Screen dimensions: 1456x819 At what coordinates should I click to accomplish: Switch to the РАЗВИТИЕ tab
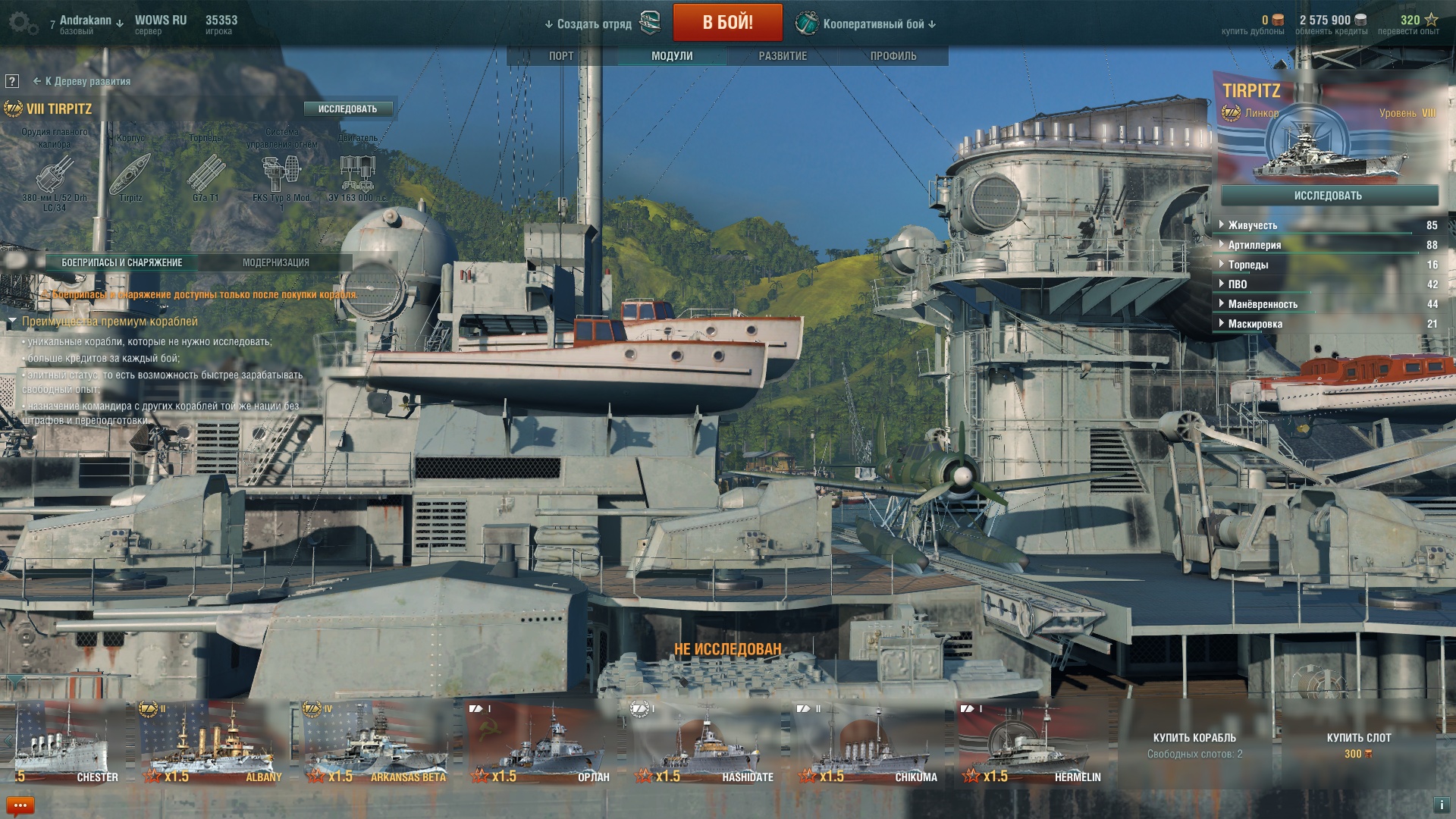(783, 56)
